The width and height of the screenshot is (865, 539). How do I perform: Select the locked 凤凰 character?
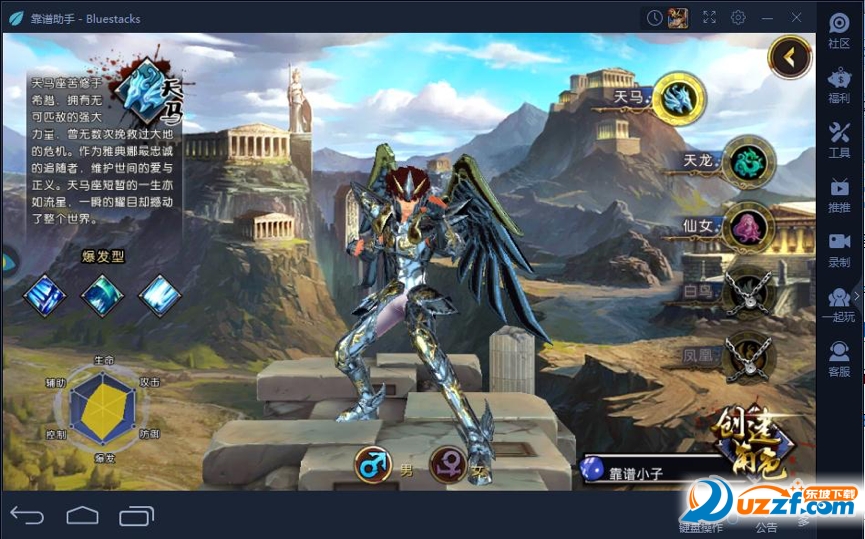[x=747, y=354]
